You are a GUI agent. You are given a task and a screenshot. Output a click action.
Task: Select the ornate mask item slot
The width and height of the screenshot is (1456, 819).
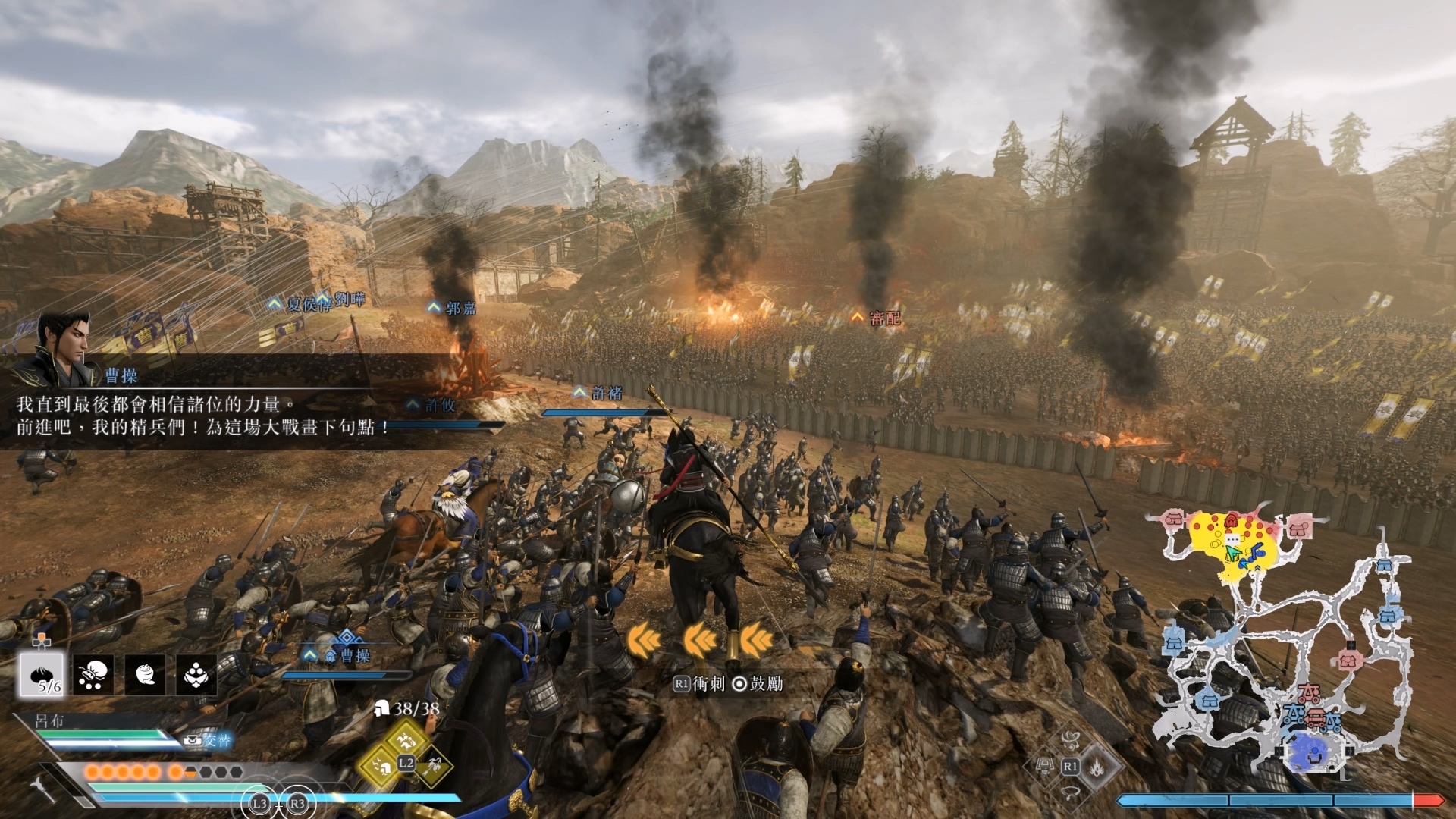pos(196,674)
